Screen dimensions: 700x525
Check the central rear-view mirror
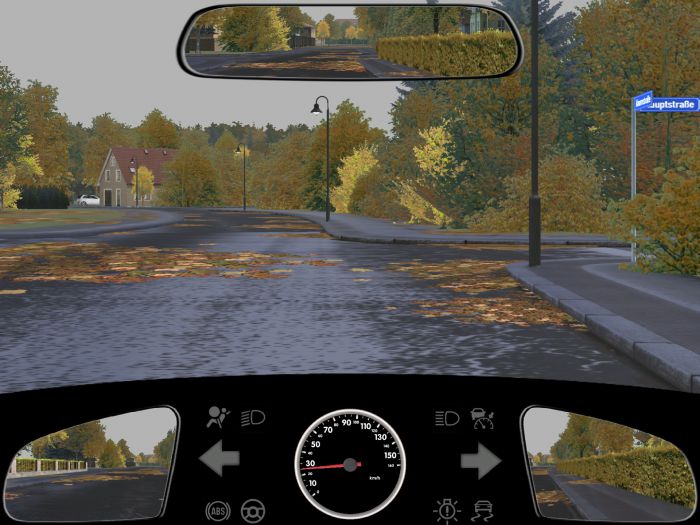[350, 41]
